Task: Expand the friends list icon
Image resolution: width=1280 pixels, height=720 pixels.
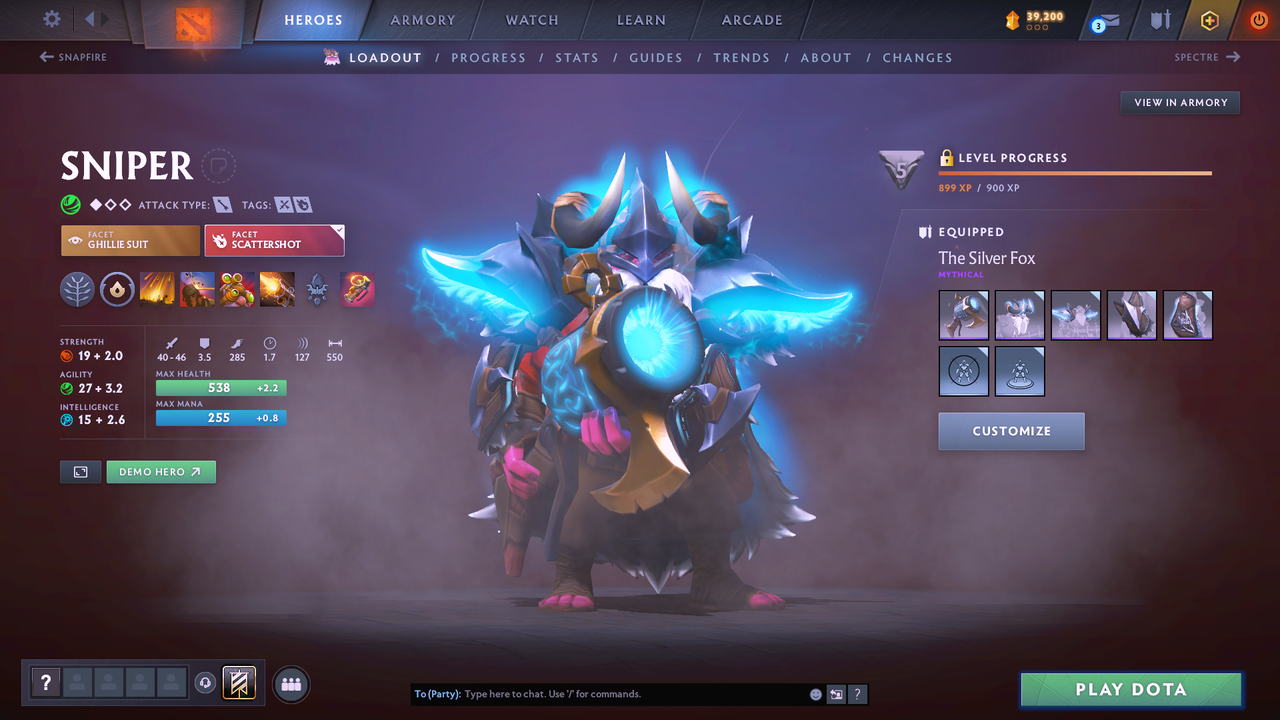Action: tap(289, 683)
